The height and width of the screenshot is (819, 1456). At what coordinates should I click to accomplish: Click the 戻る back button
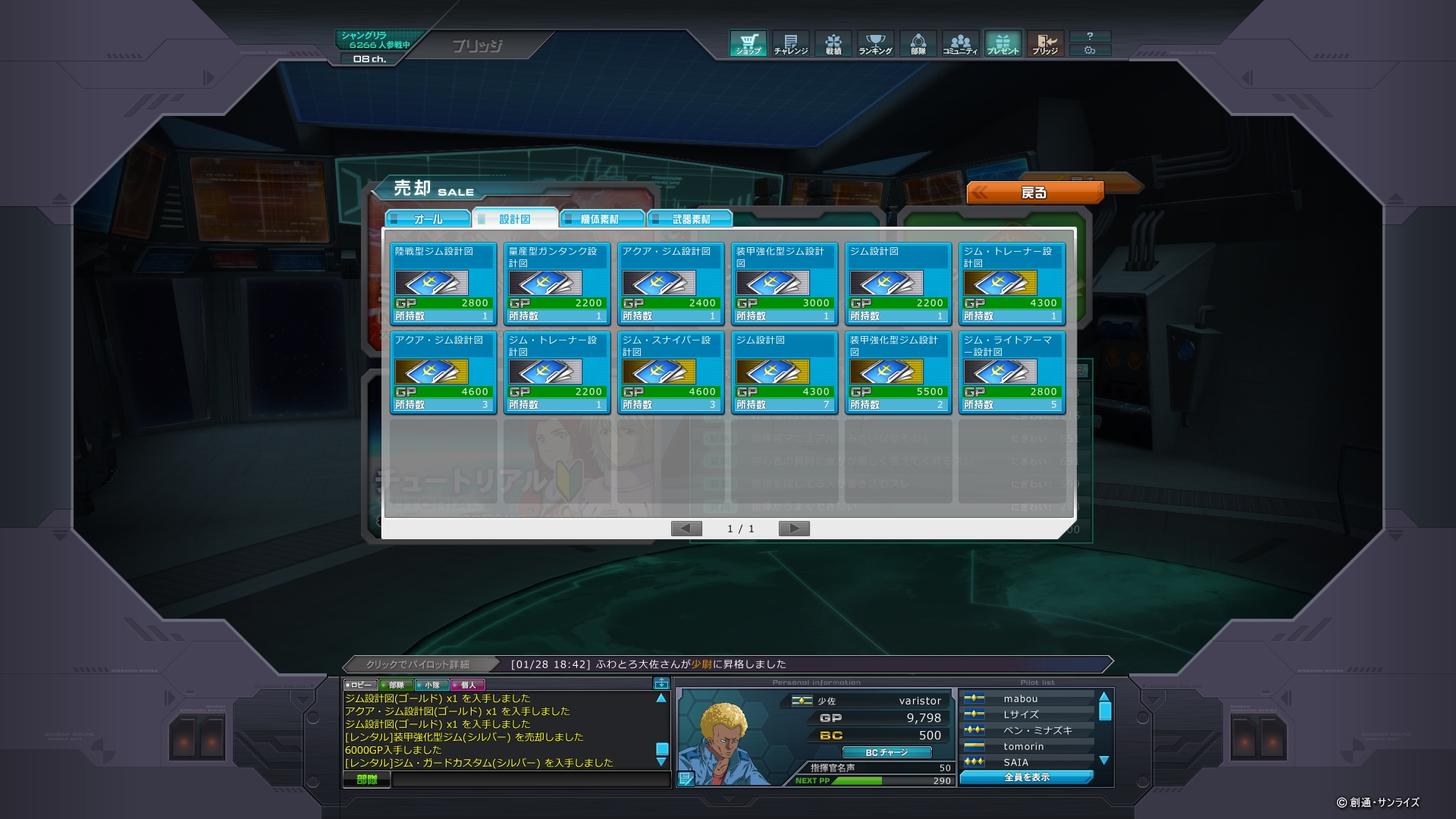click(x=1034, y=193)
